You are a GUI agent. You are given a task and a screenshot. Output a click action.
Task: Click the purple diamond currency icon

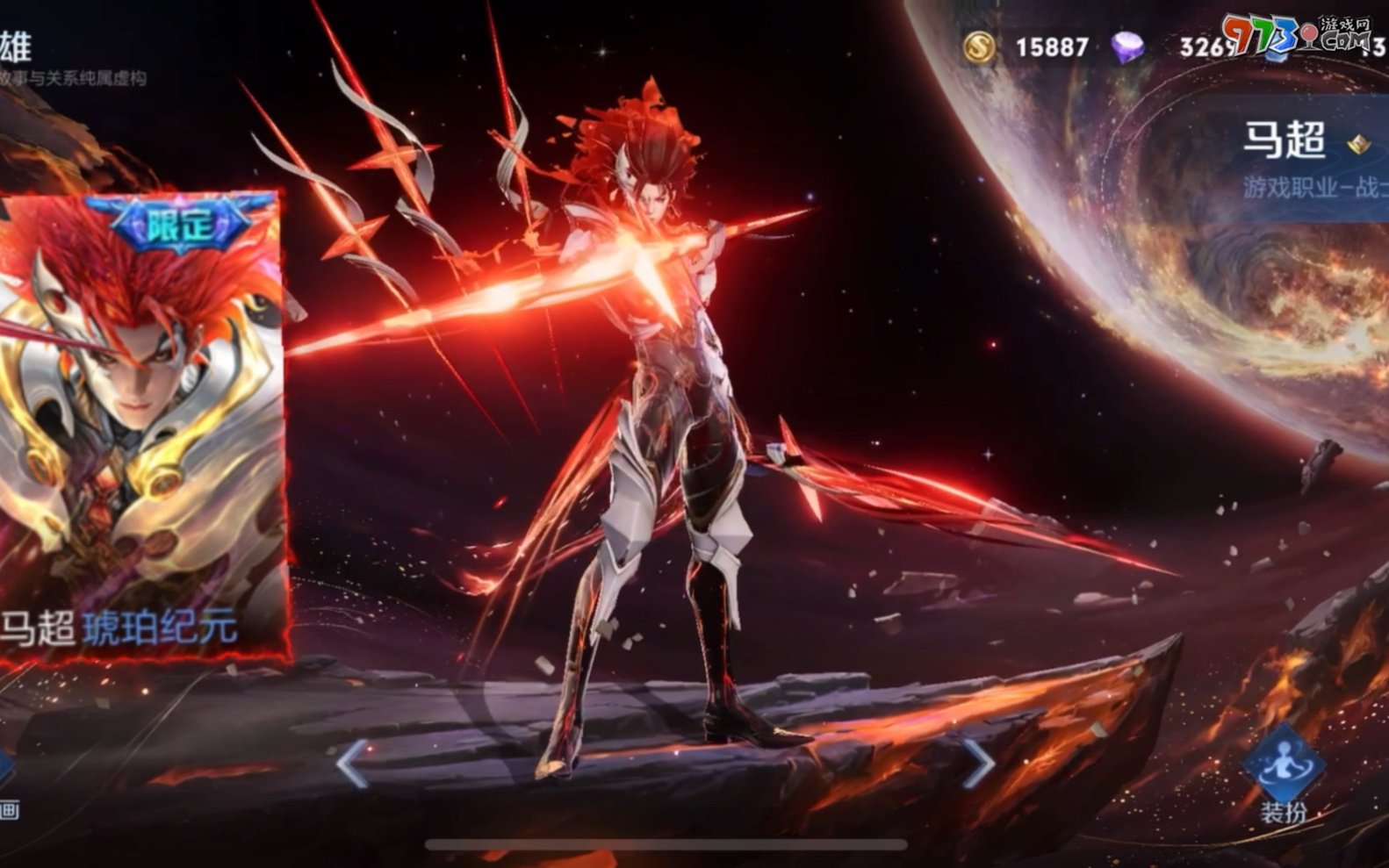pos(1128,47)
